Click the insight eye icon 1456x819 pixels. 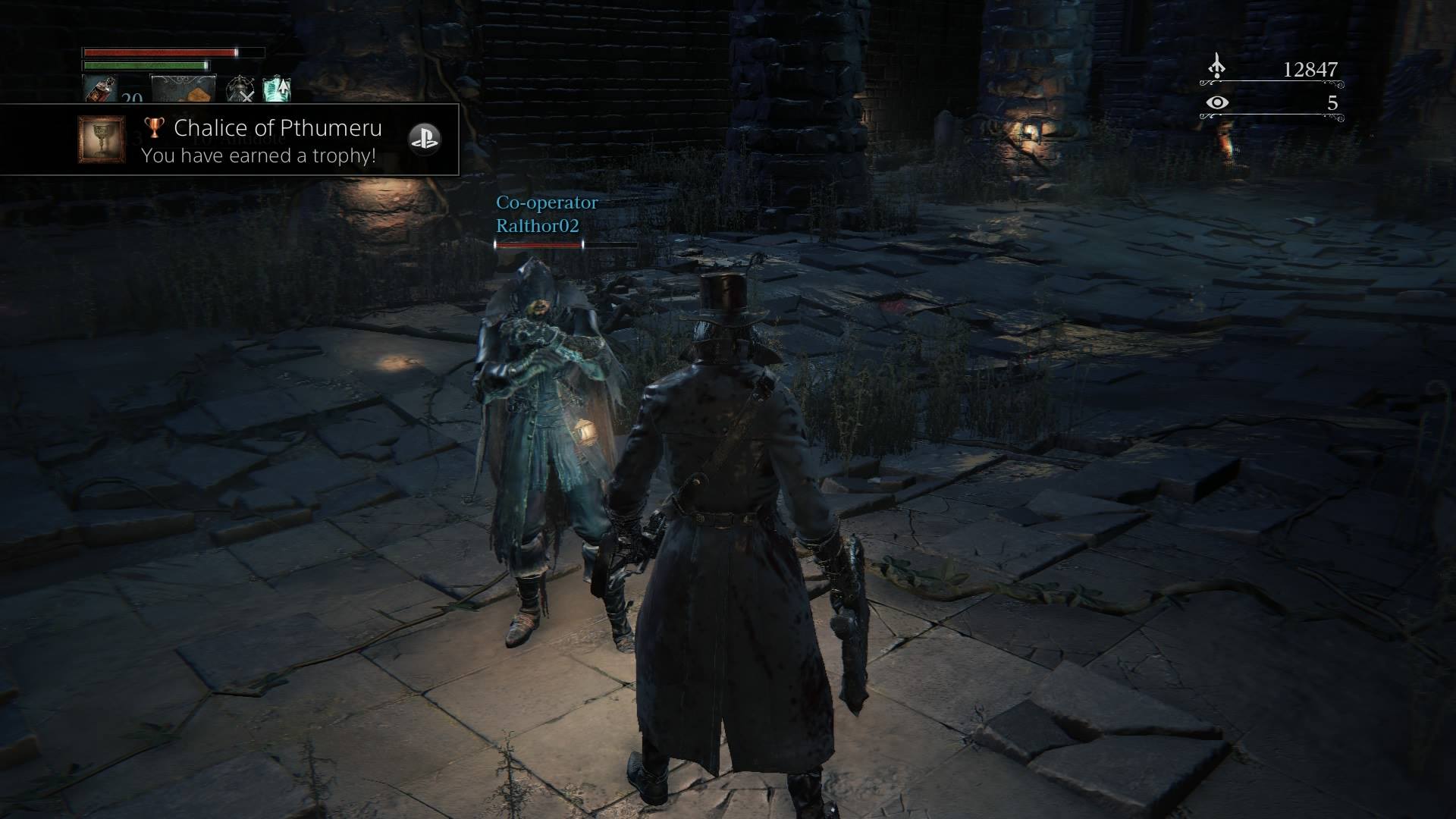(x=1216, y=102)
